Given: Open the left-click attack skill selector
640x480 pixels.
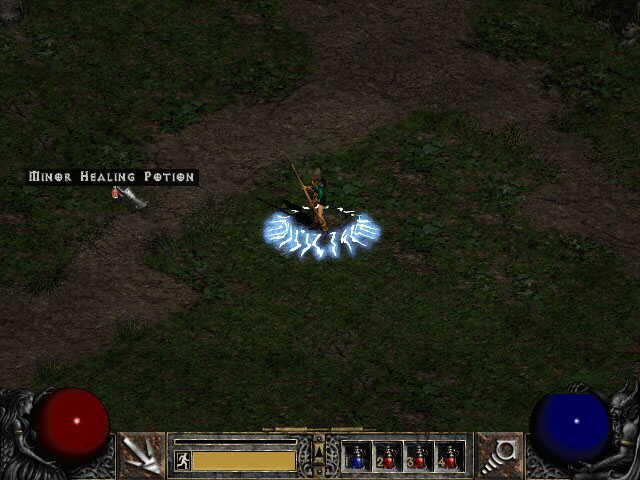Looking at the screenshot, I should [x=141, y=455].
